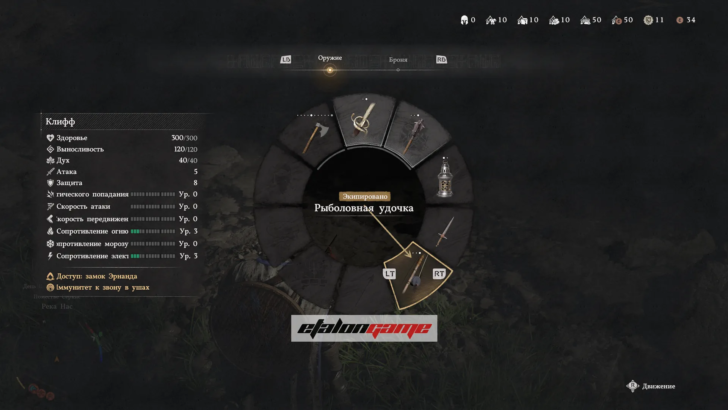The height and width of the screenshot is (410, 728).
Task: Switch to the Оружие (weapons) tab
Action: 330,59
